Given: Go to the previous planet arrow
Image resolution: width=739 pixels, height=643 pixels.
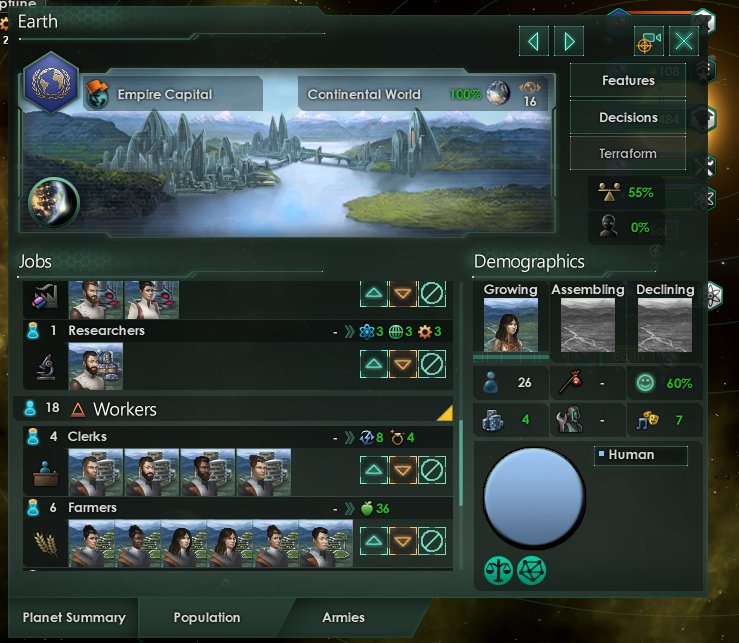Looking at the screenshot, I should [x=534, y=41].
